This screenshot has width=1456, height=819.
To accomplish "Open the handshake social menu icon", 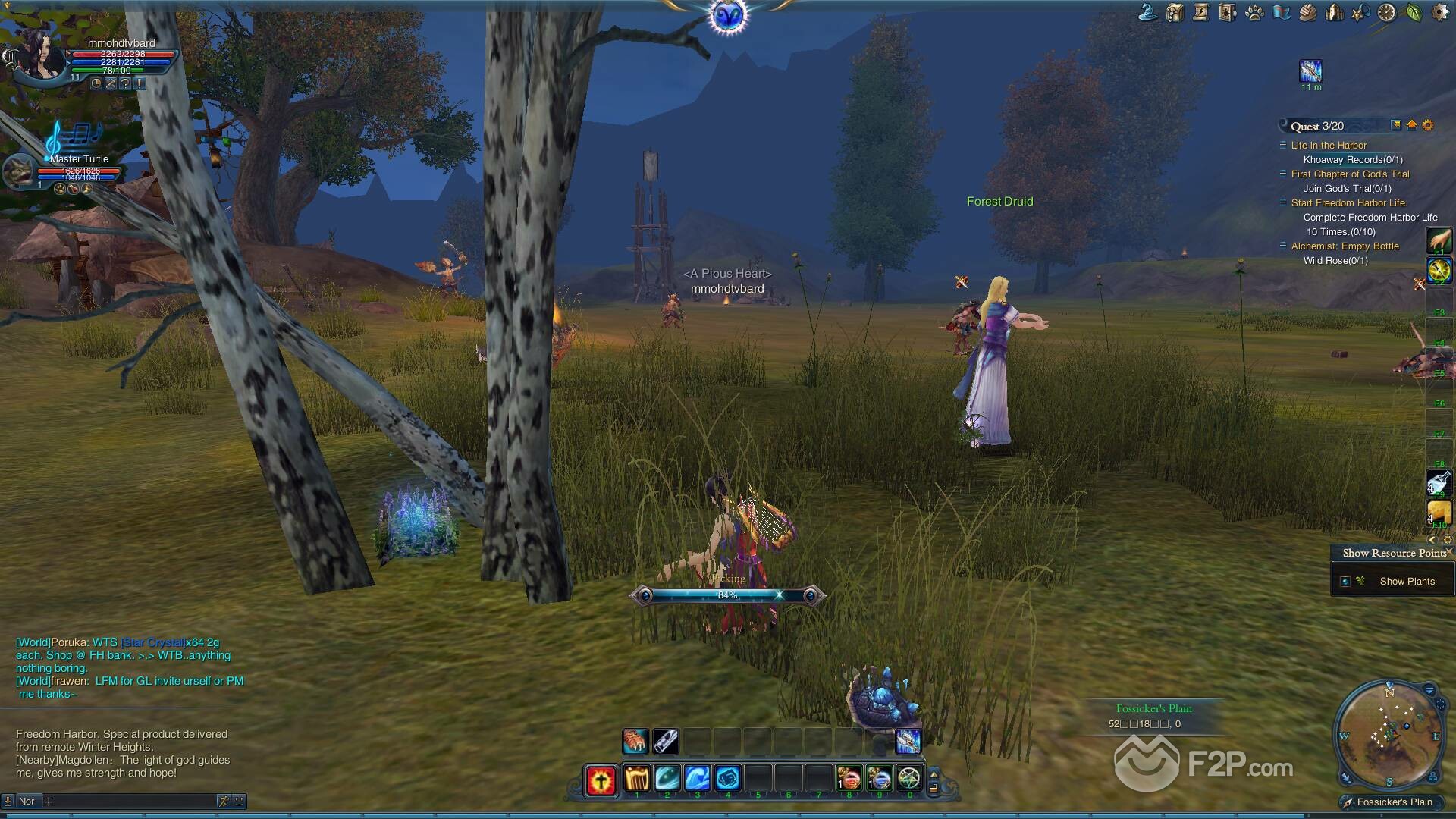I will point(1307,13).
